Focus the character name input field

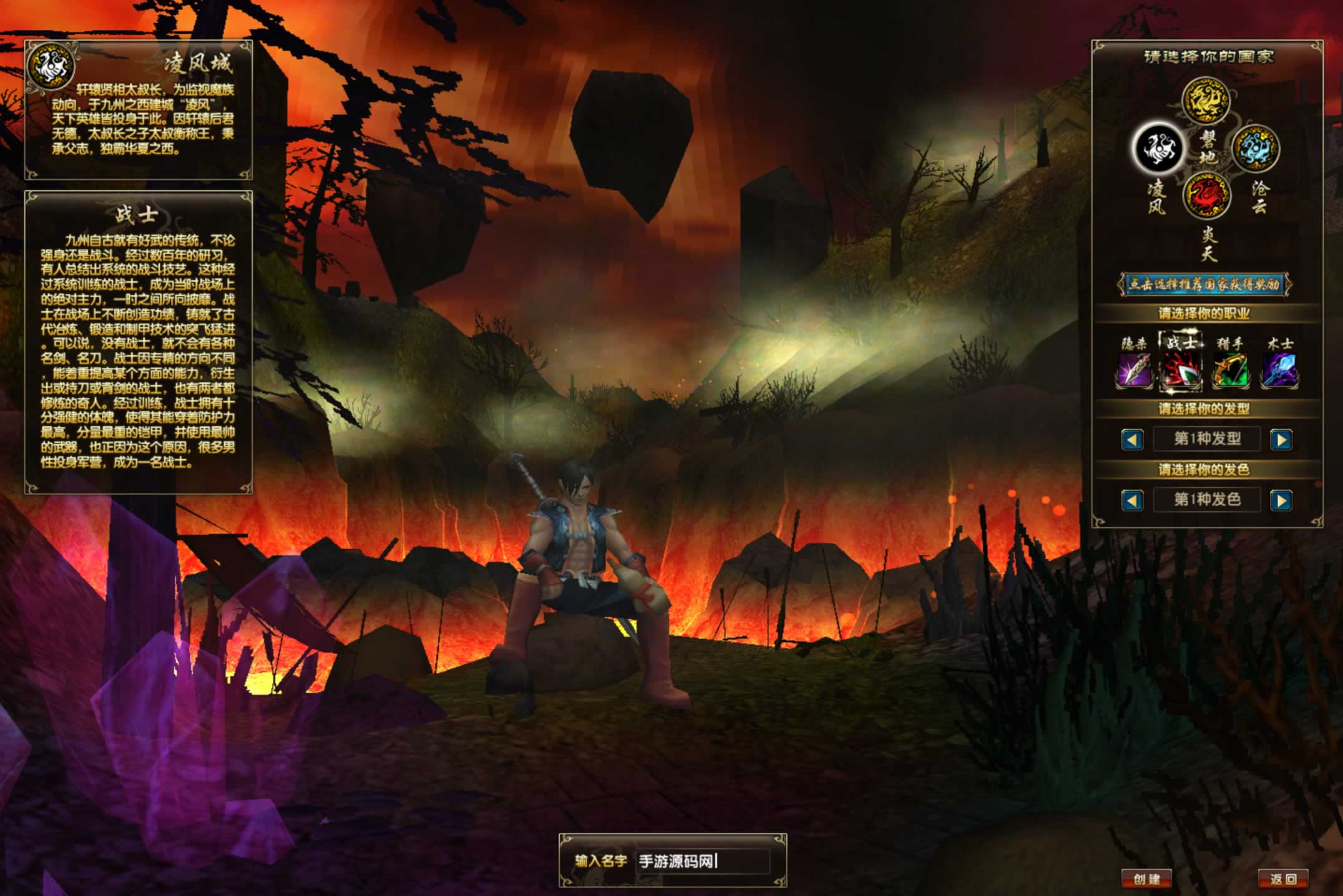(702, 862)
